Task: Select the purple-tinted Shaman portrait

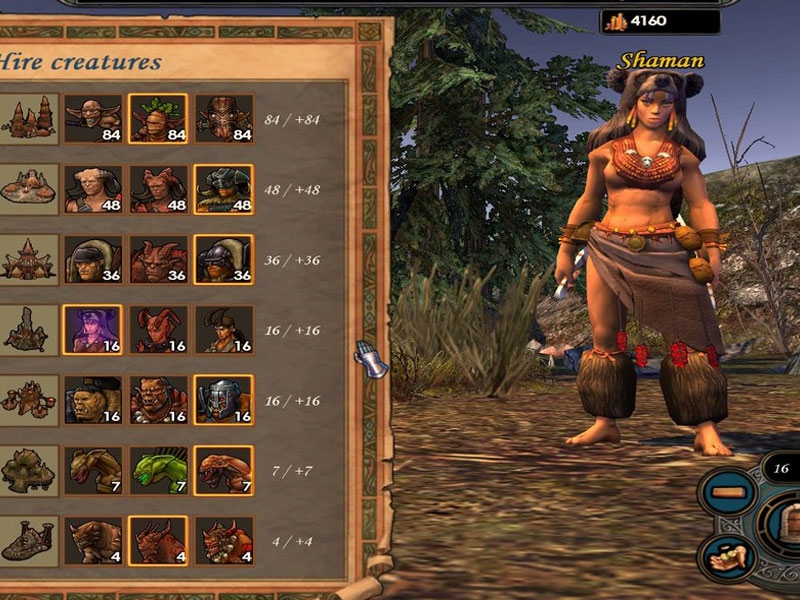Action: [x=93, y=330]
